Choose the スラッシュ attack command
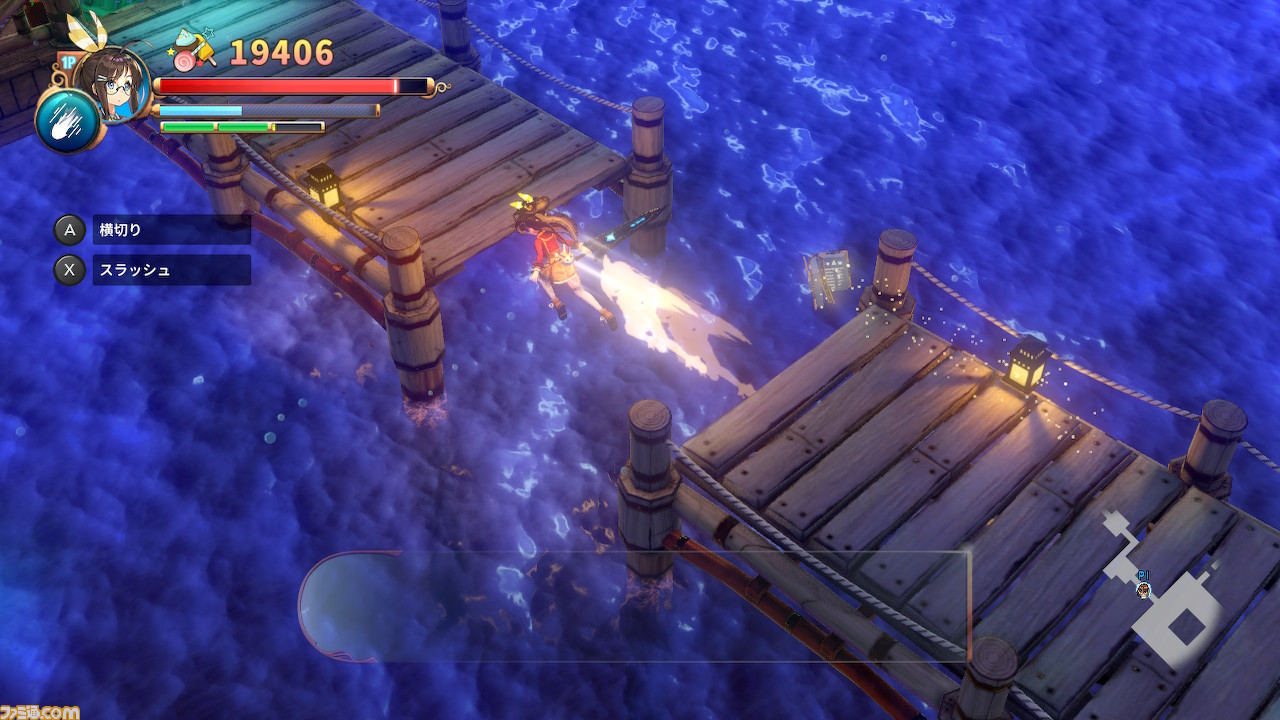The image size is (1280, 720). pyautogui.click(x=171, y=270)
